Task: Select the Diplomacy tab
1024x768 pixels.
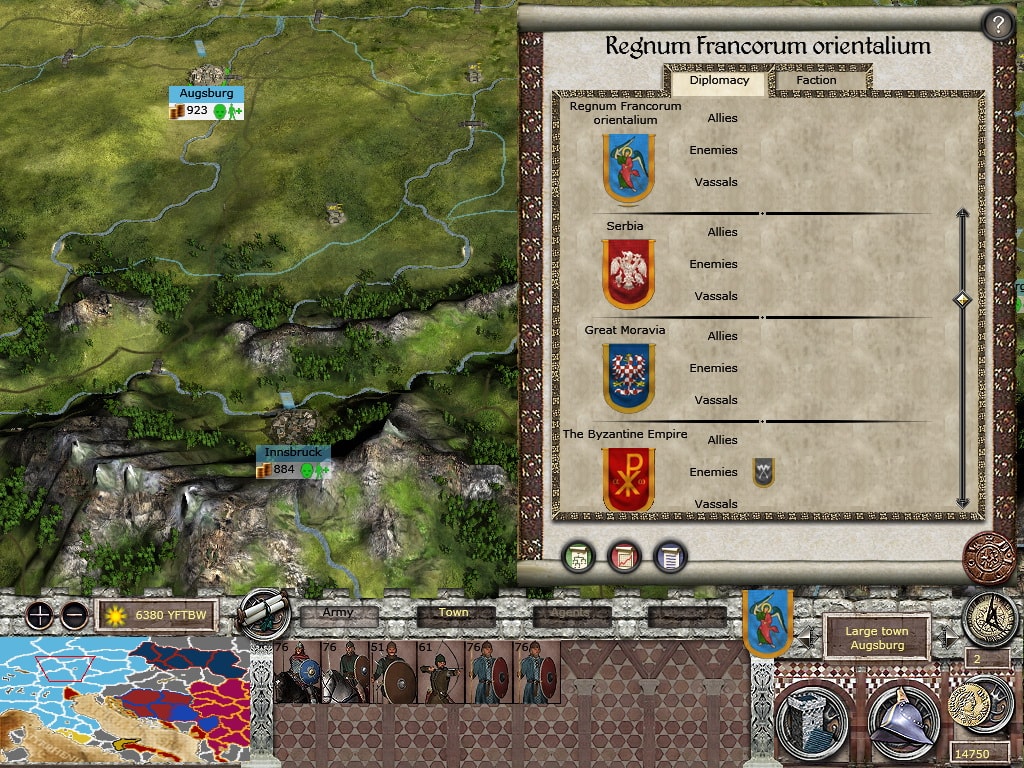Action: 718,80
